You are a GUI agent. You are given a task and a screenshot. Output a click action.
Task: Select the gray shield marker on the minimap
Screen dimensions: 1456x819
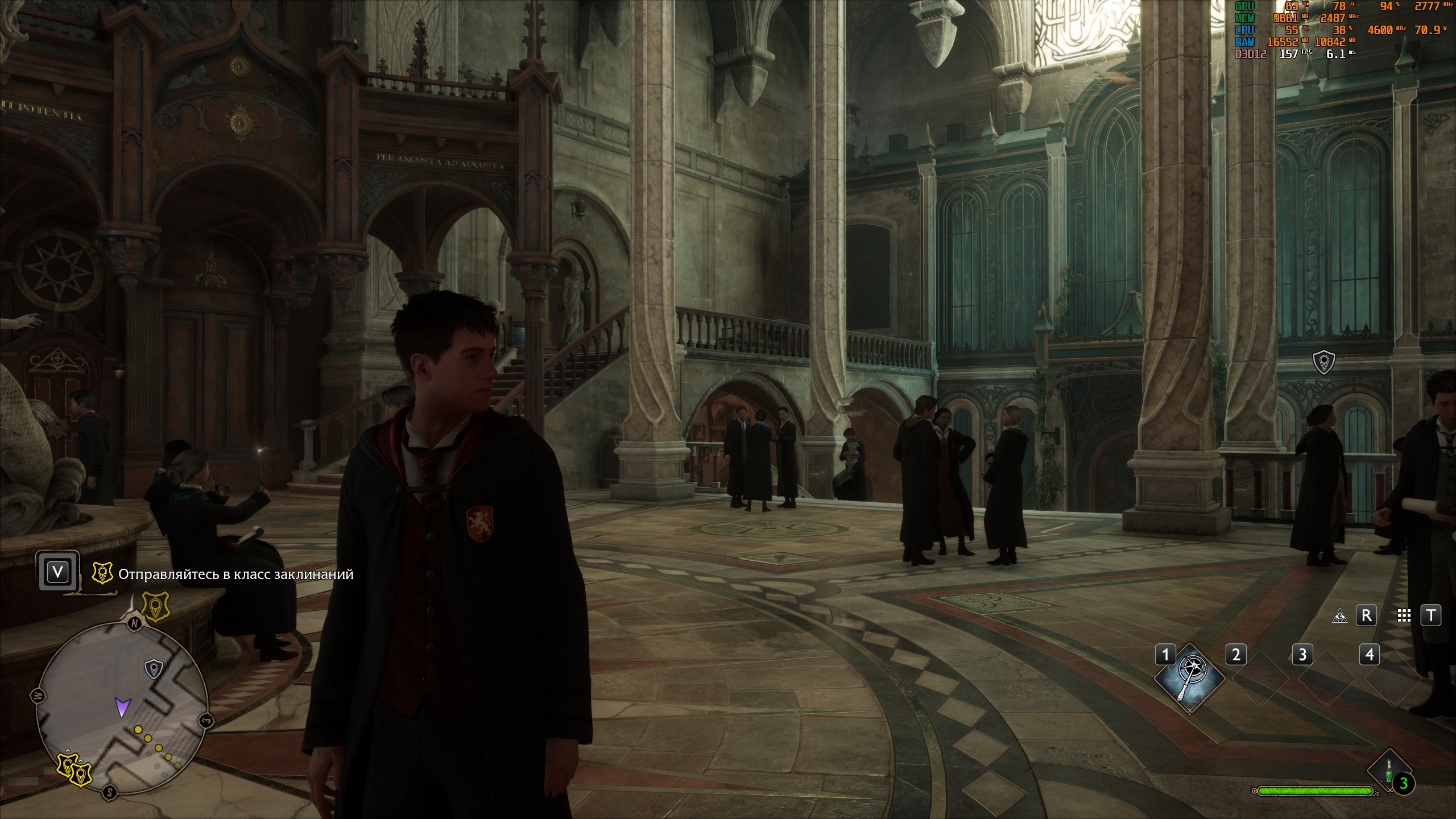pos(154,669)
